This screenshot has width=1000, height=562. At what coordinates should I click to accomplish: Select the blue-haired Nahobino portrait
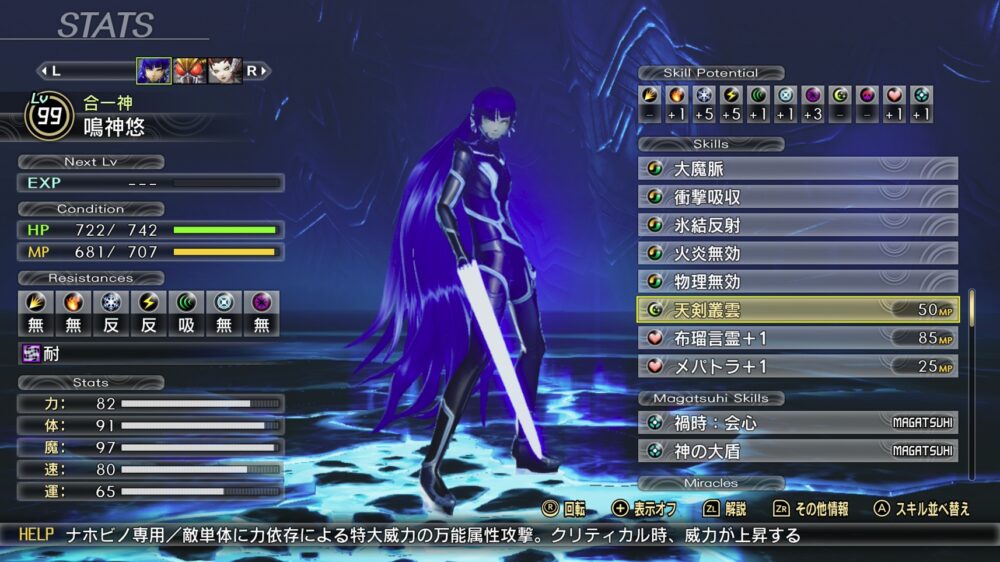click(154, 70)
